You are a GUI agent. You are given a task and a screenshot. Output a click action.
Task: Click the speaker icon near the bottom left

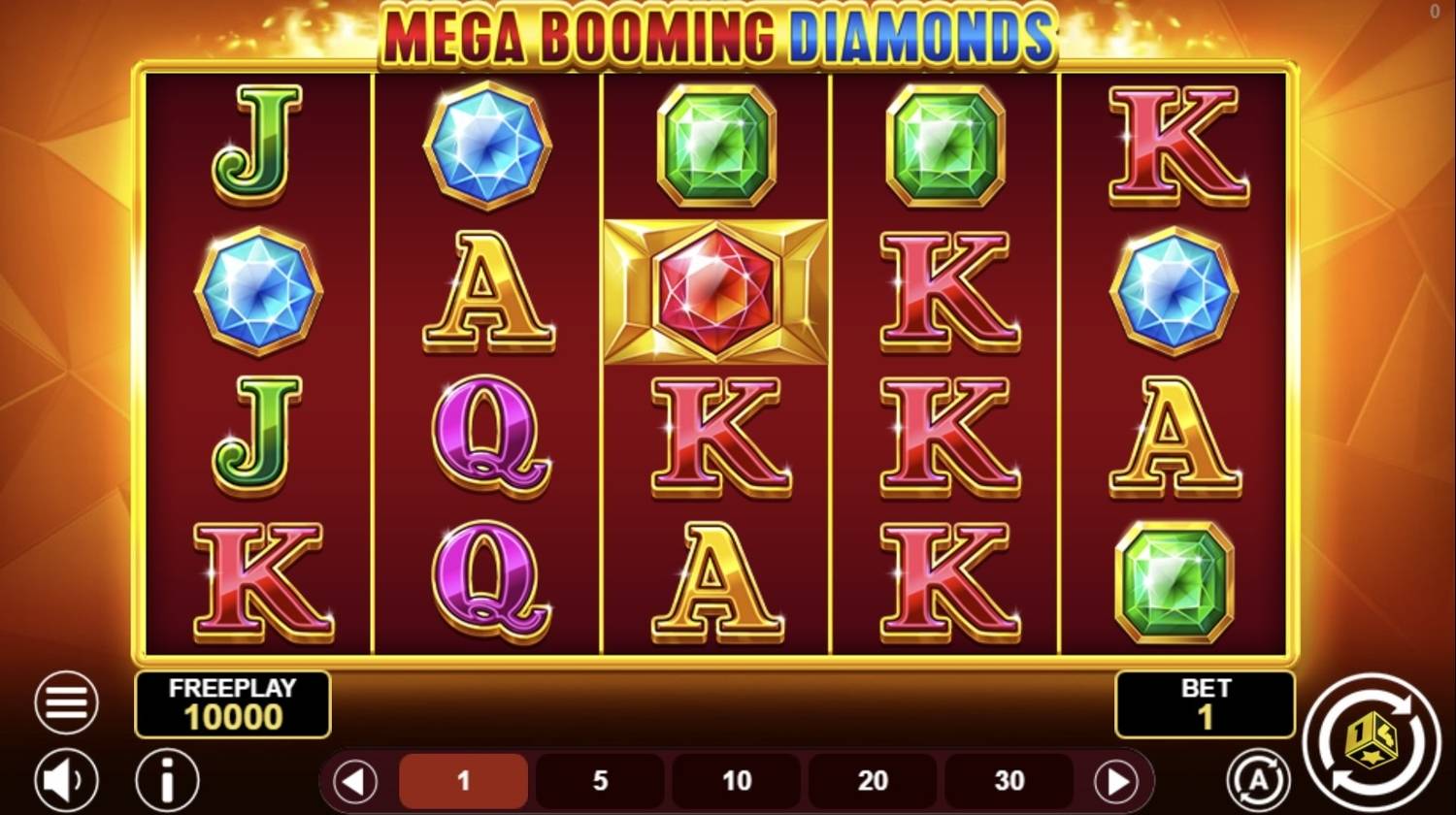[64, 779]
